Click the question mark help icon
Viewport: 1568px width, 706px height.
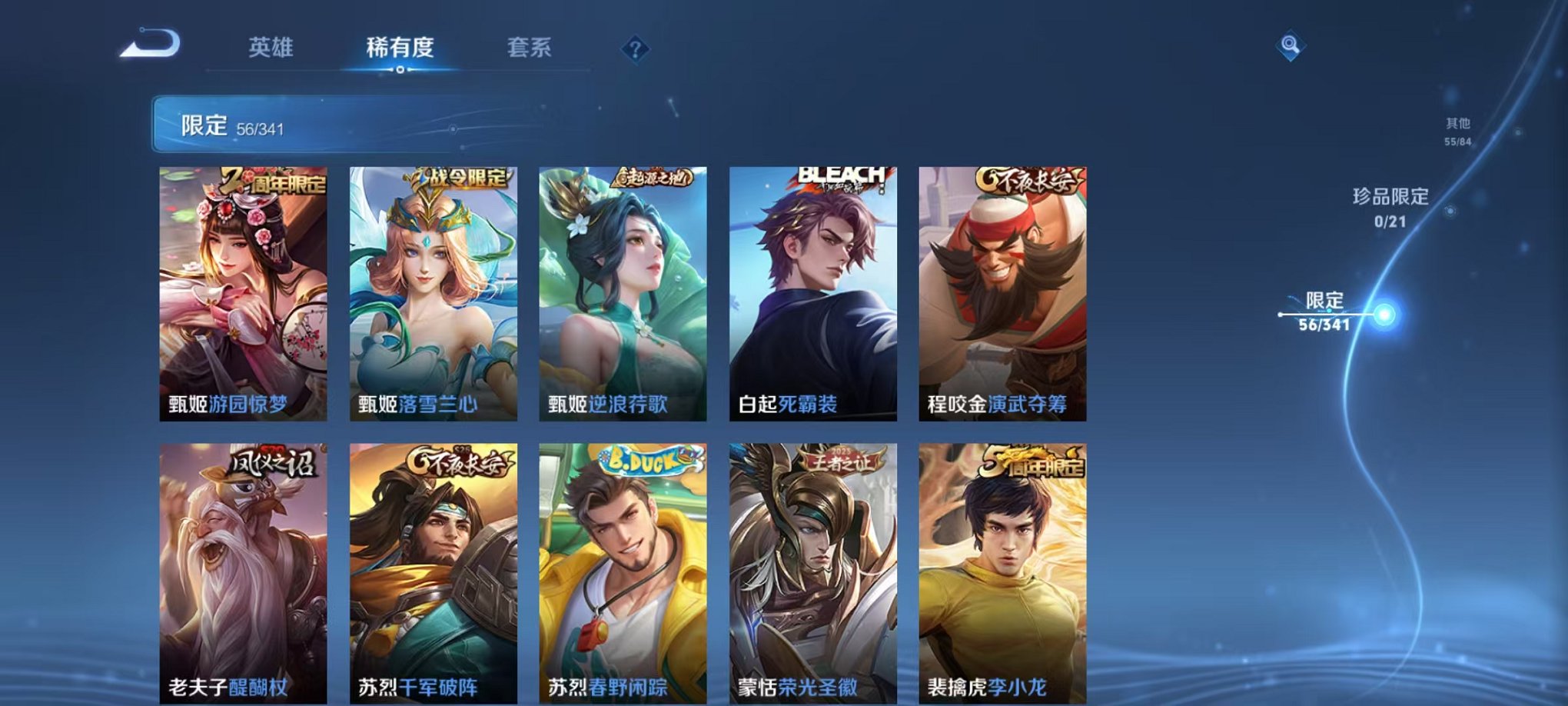tap(635, 48)
